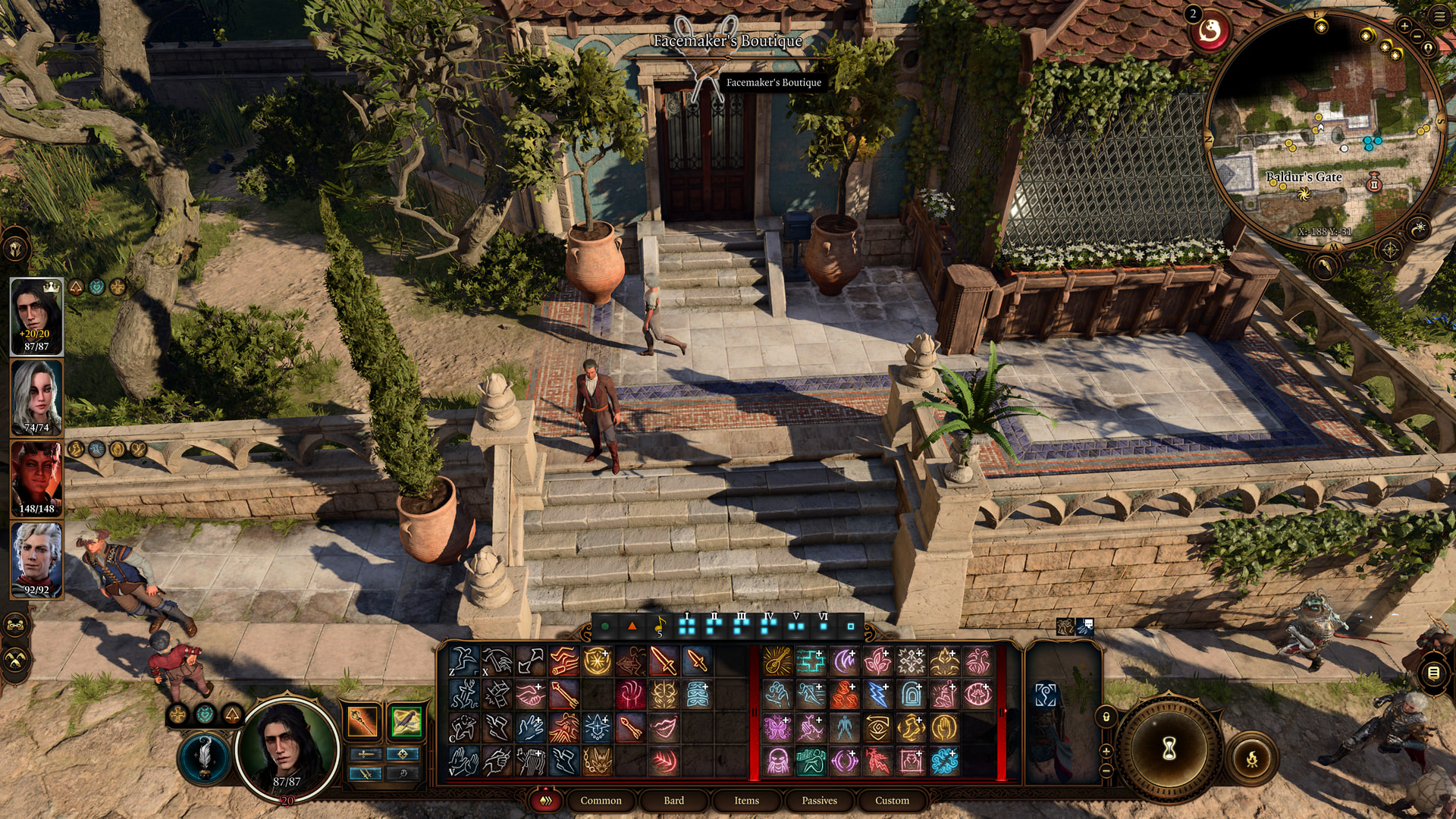Open the campfire rest button
The image size is (1456, 819).
[x=1251, y=758]
